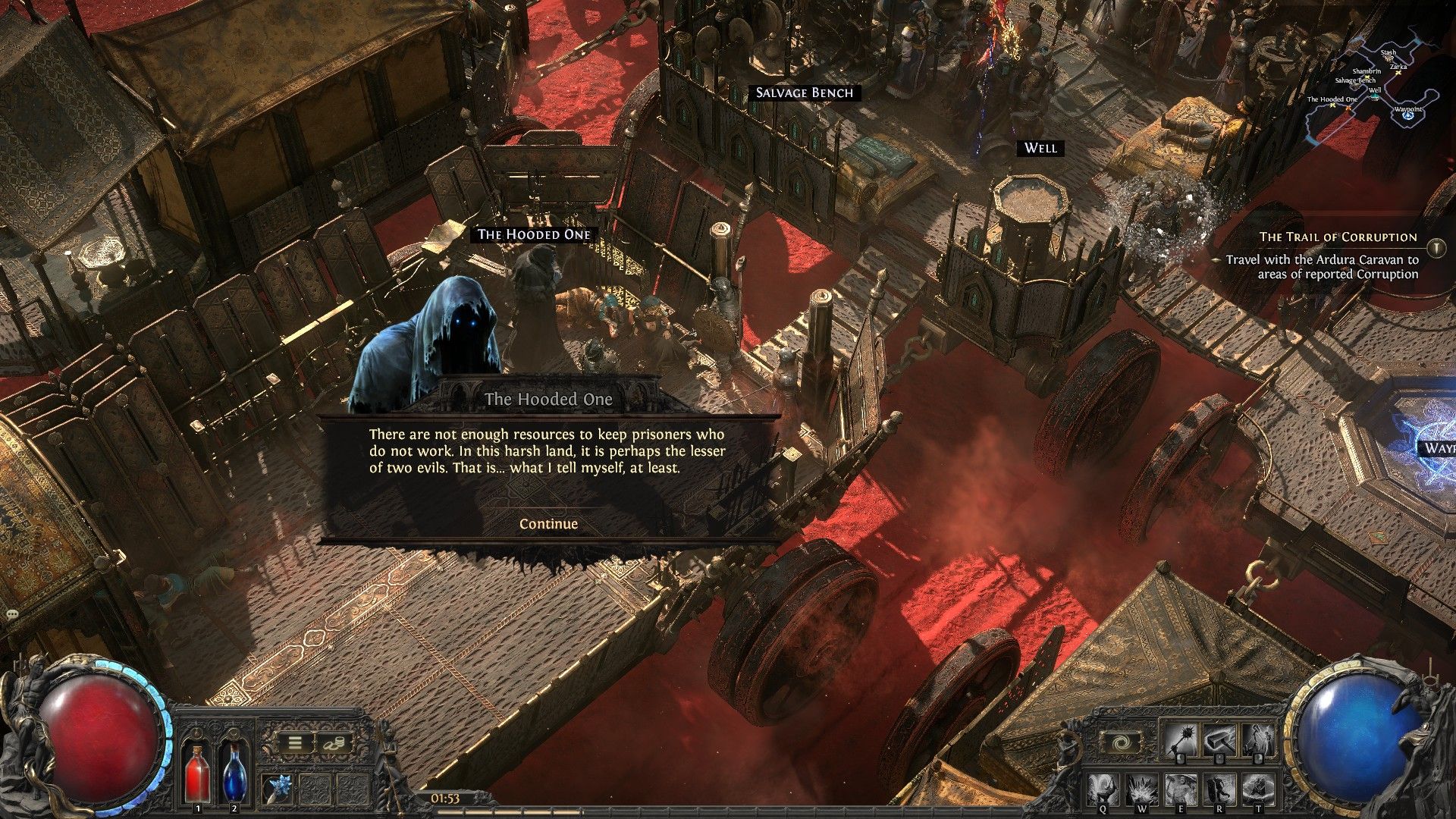Activate the W ground-burst skill
Viewport: 1456px width, 819px height.
1142,790
